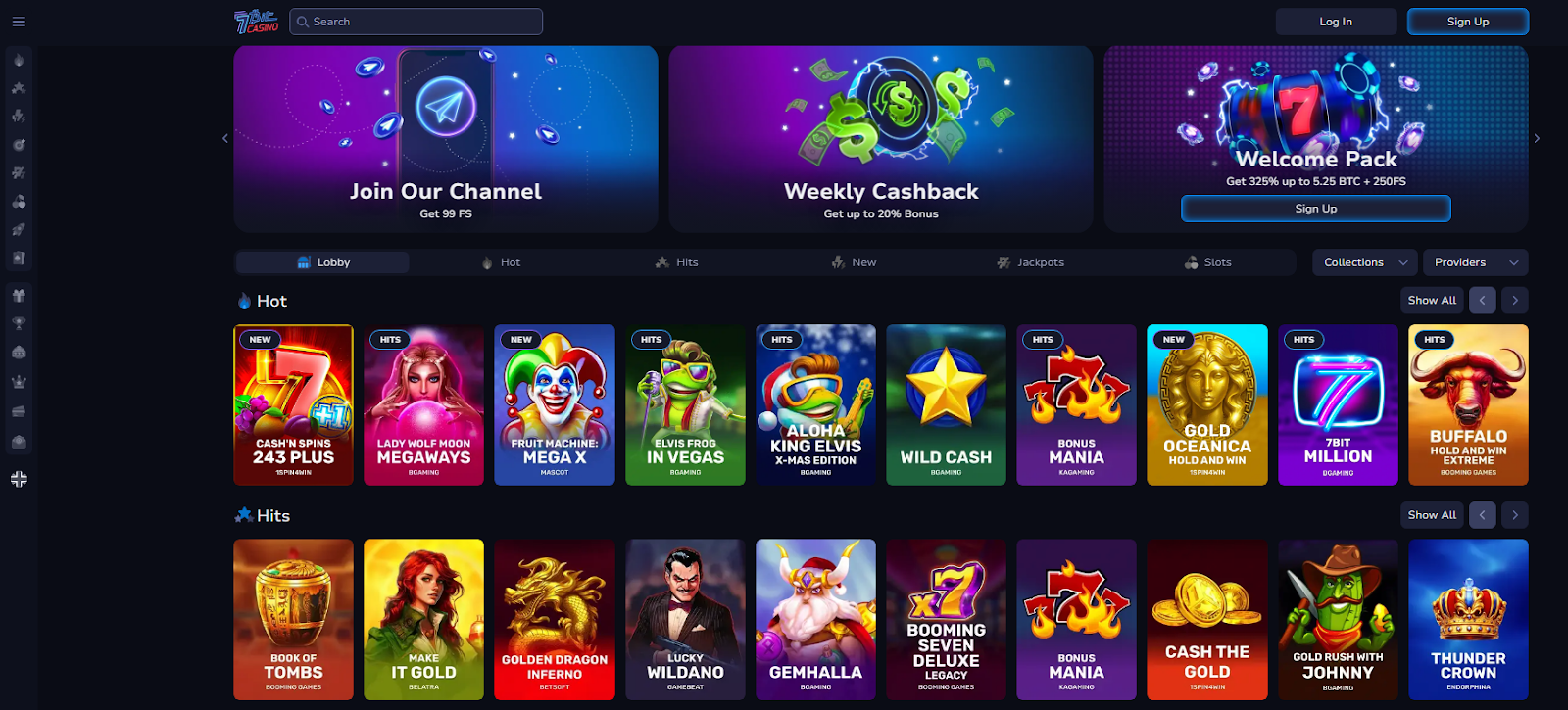Switch to the Lobby tab
This screenshot has height=710, width=1568.
[x=321, y=261]
